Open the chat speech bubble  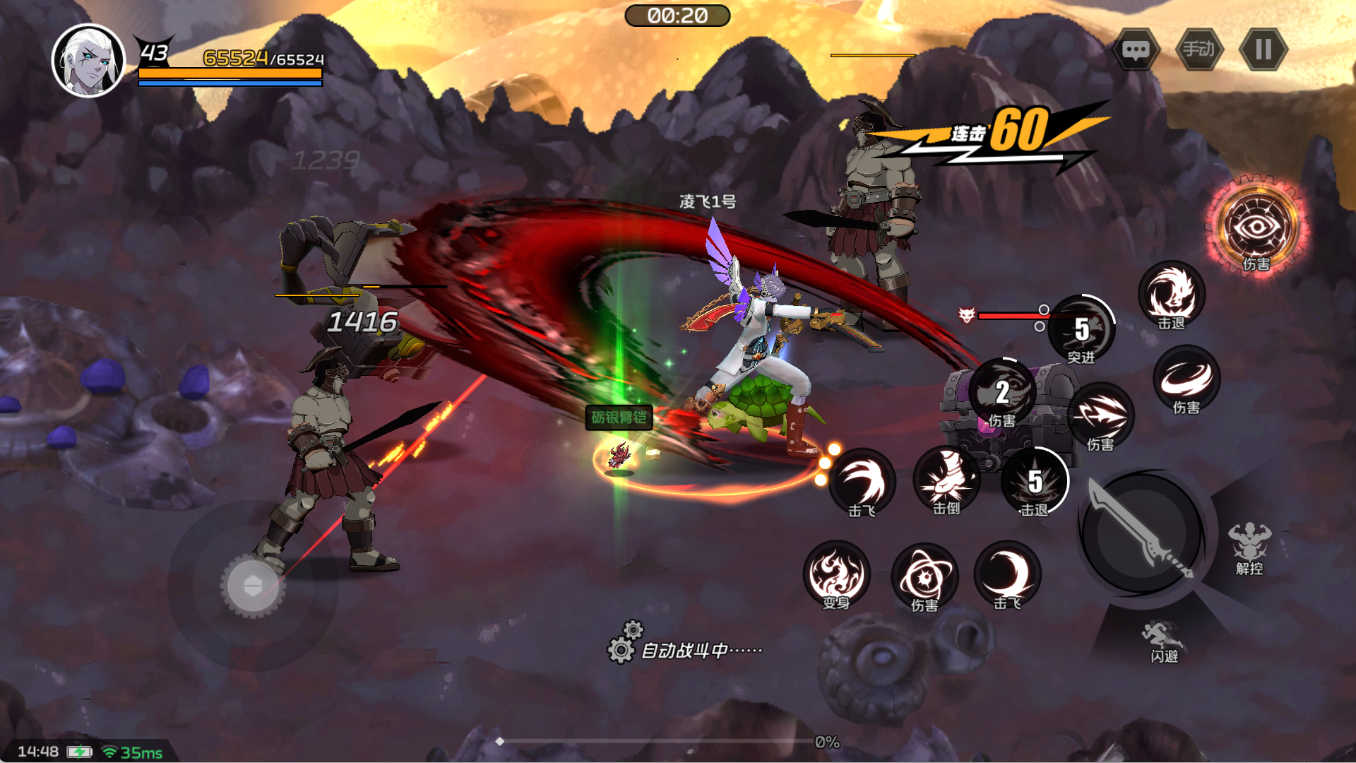pyautogui.click(x=1135, y=50)
